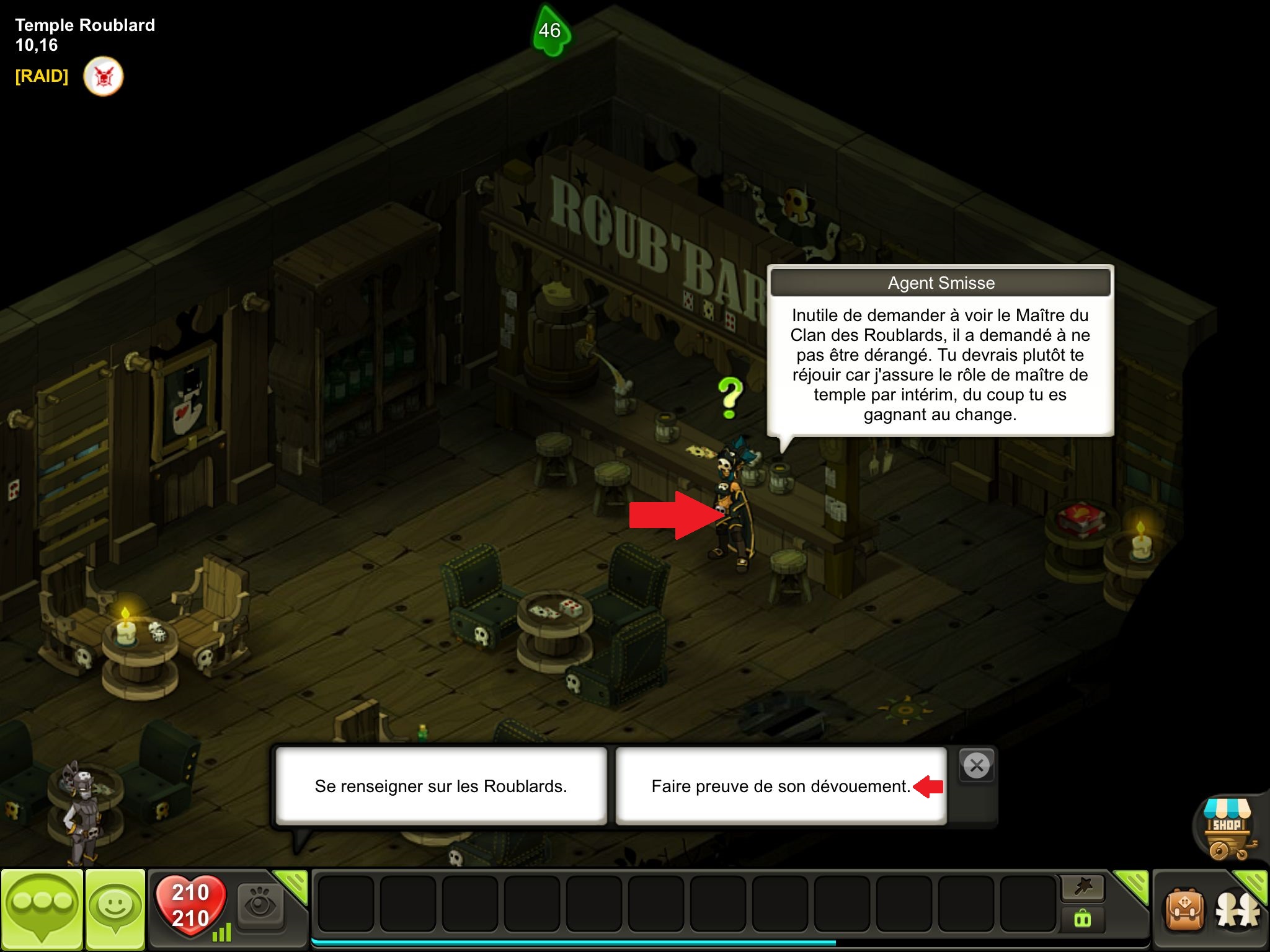
Task: Select "Faire preuve de son dévouement." option
Action: coord(780,786)
